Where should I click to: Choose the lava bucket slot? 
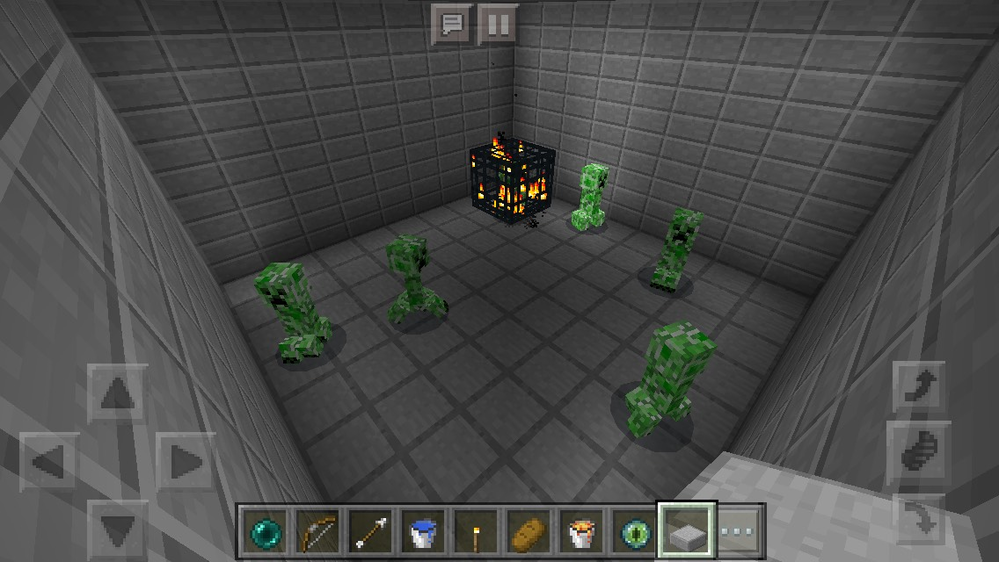click(x=581, y=531)
